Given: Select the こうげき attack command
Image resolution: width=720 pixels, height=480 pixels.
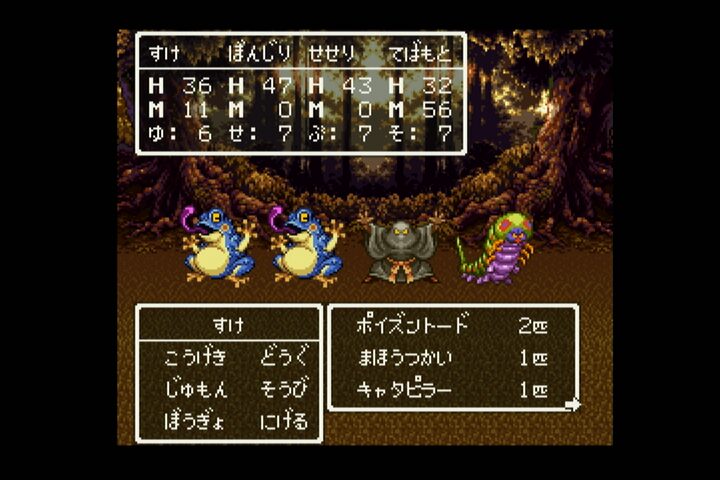Looking at the screenshot, I should [x=194, y=357].
